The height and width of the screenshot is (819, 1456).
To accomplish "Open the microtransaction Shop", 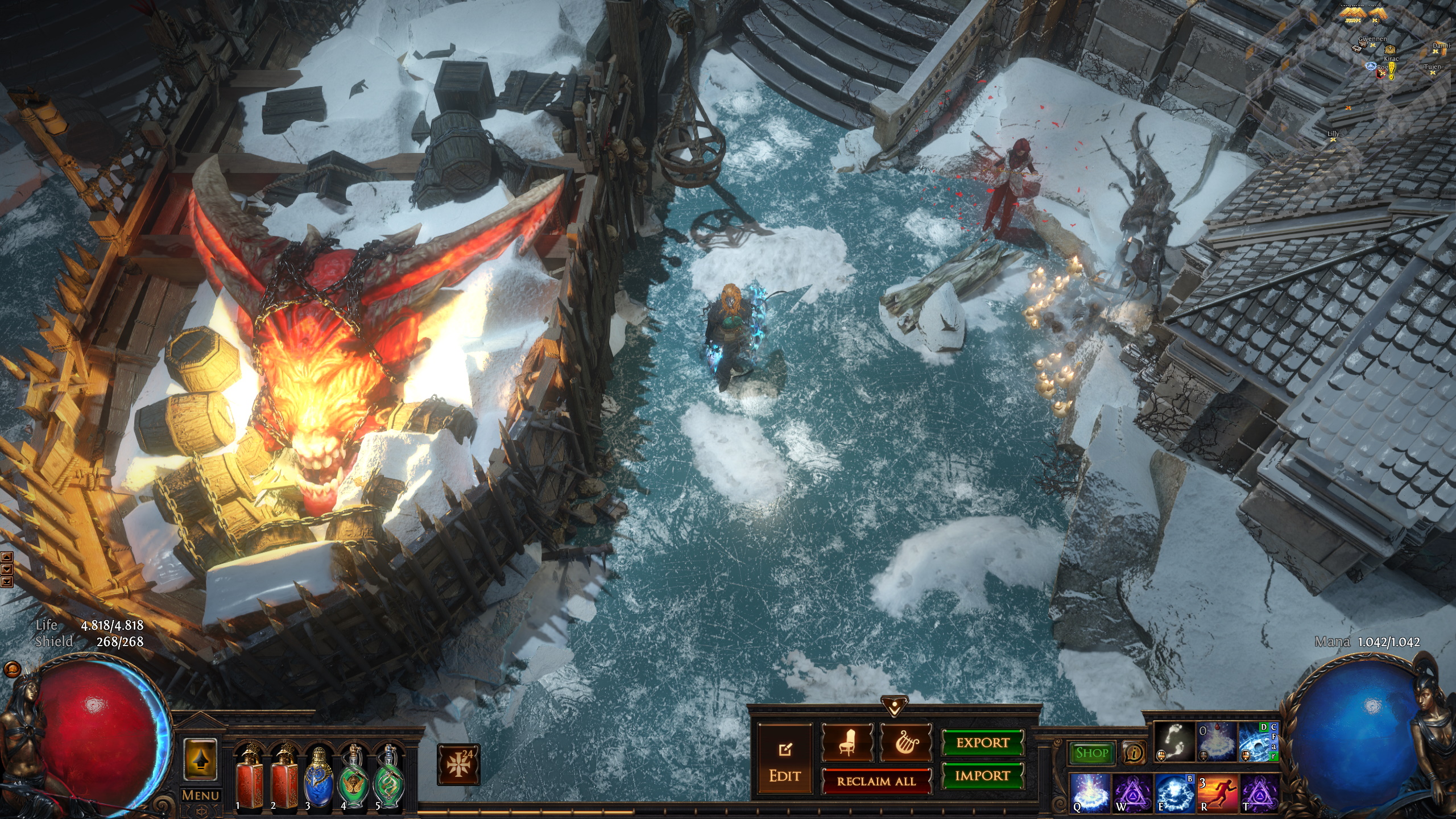I will [1091, 753].
